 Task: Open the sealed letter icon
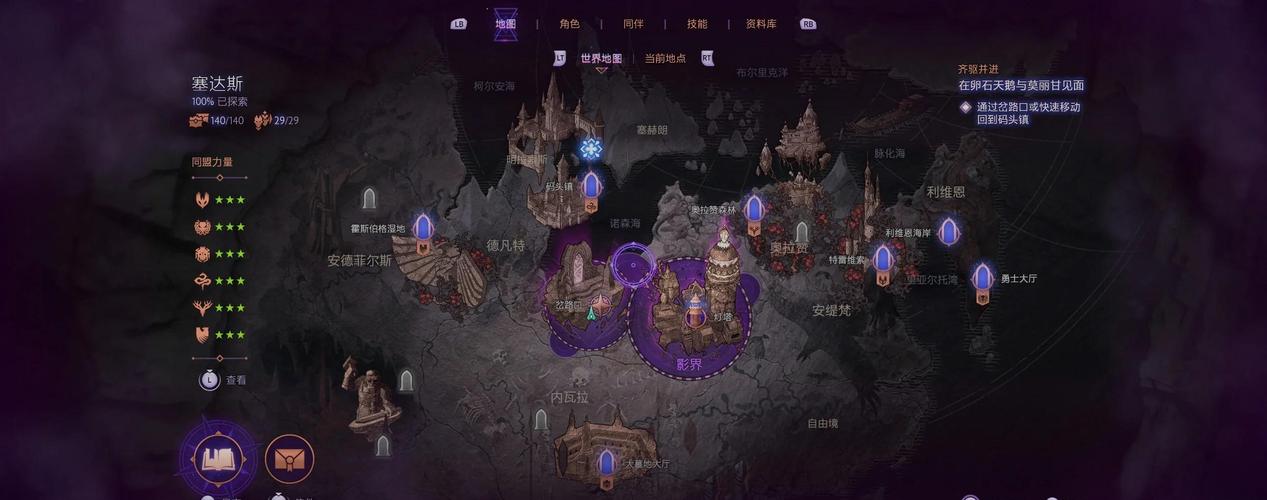pos(290,459)
